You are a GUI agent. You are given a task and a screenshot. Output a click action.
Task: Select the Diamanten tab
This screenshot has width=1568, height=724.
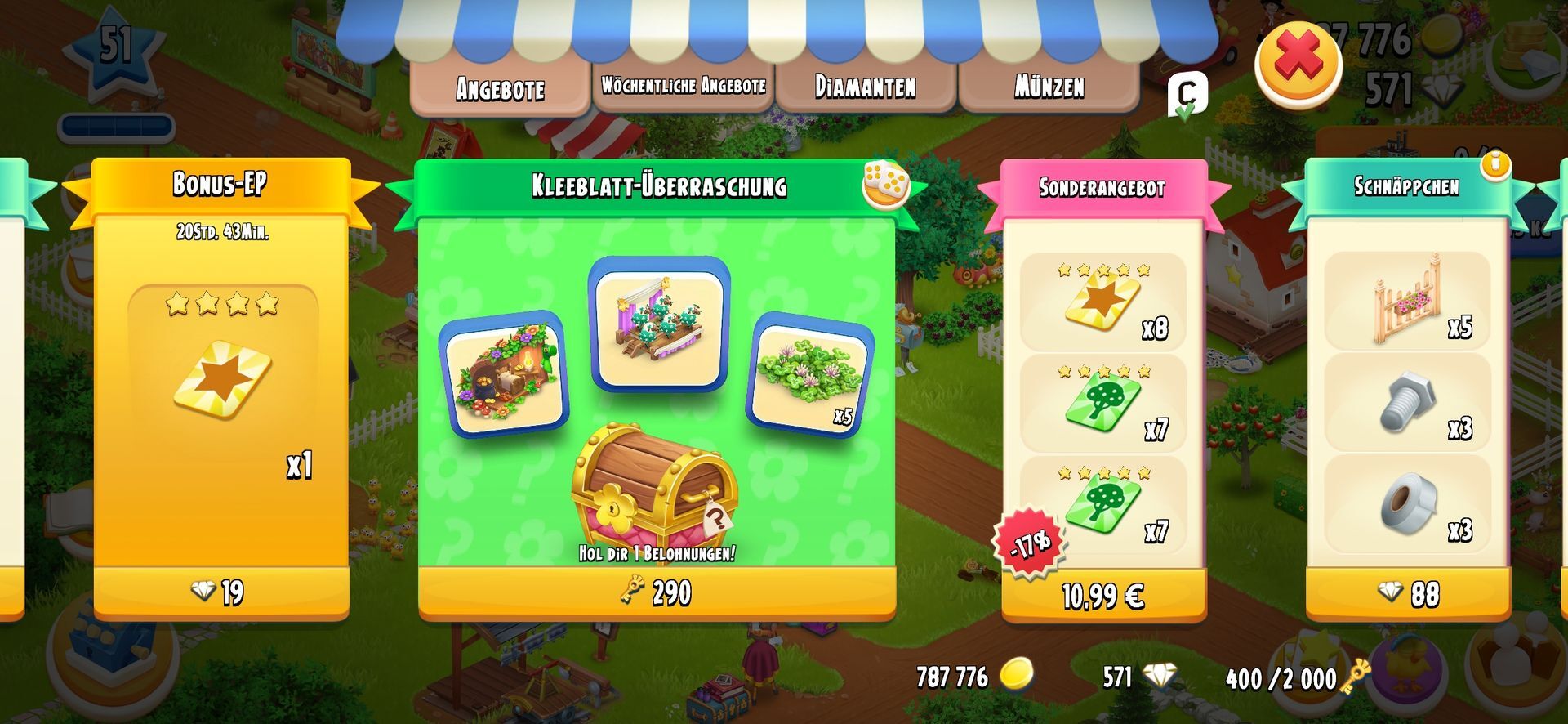(x=865, y=87)
